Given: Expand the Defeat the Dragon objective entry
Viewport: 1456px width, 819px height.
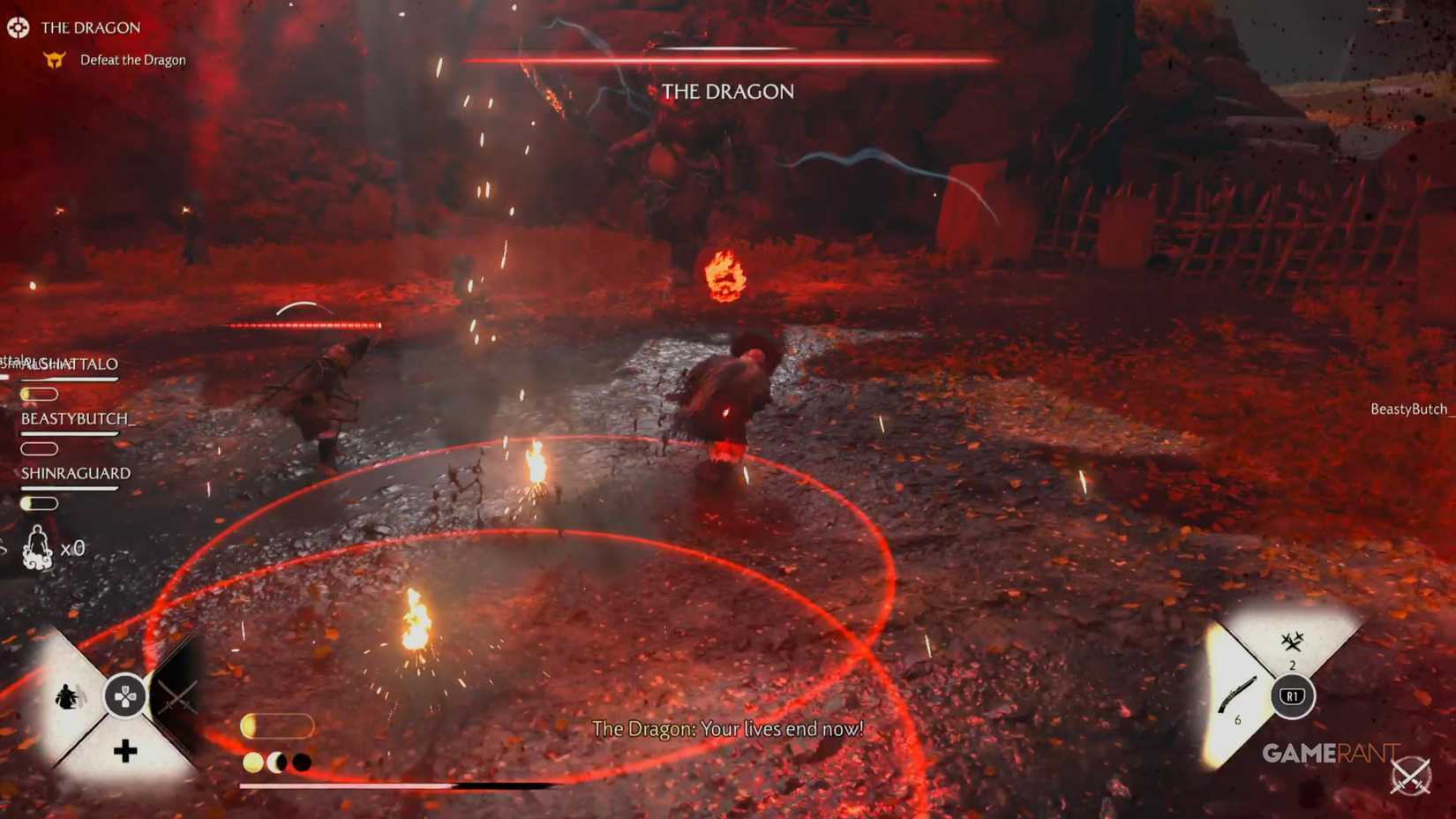Looking at the screenshot, I should [x=131, y=59].
